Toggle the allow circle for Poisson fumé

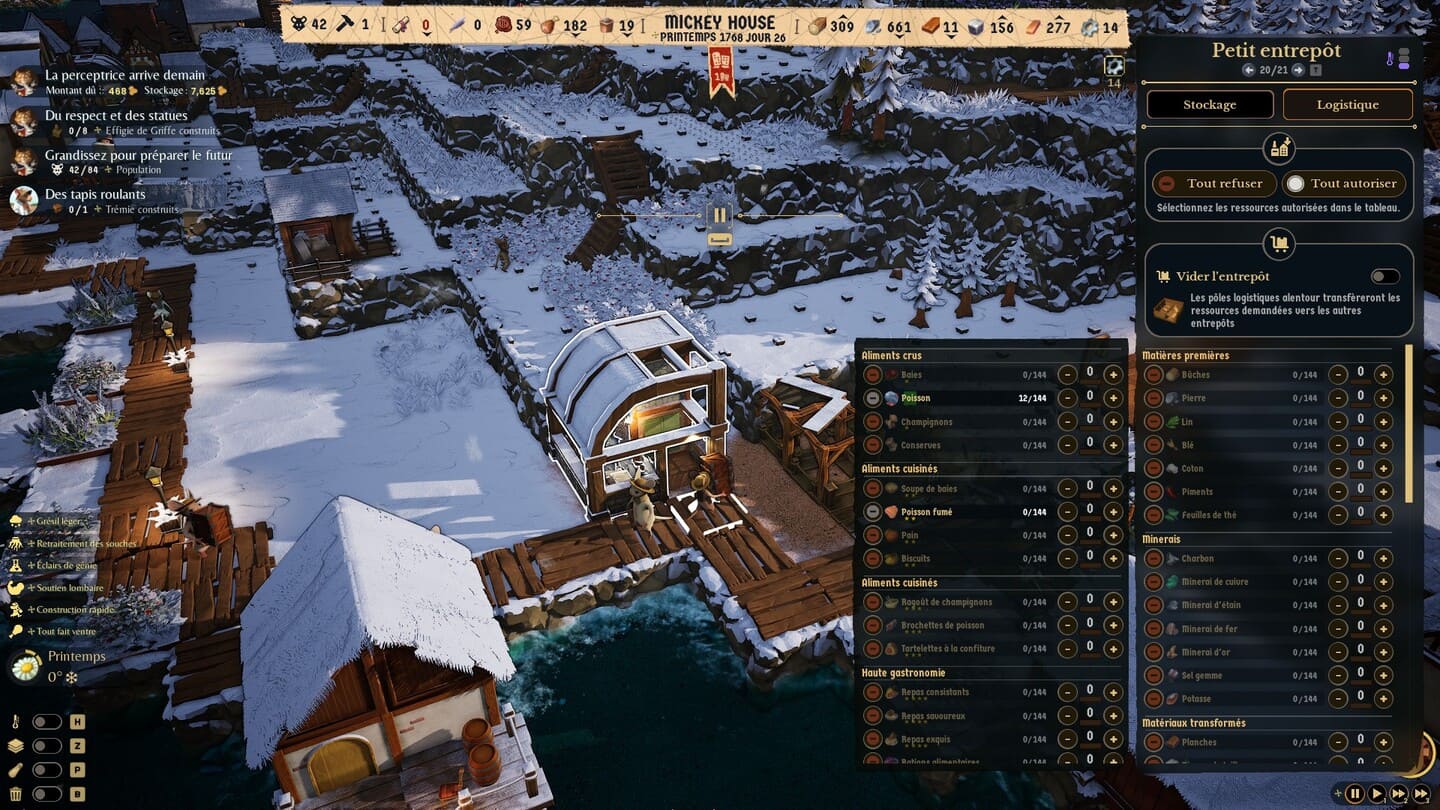click(873, 512)
